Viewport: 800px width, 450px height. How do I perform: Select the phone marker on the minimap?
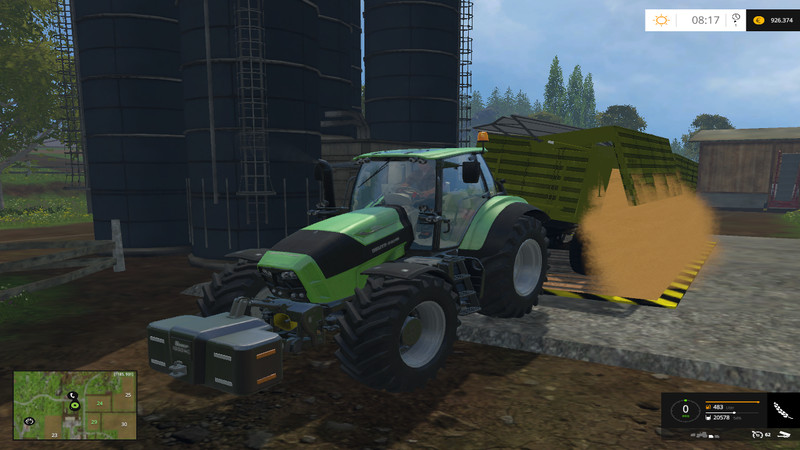[x=73, y=396]
